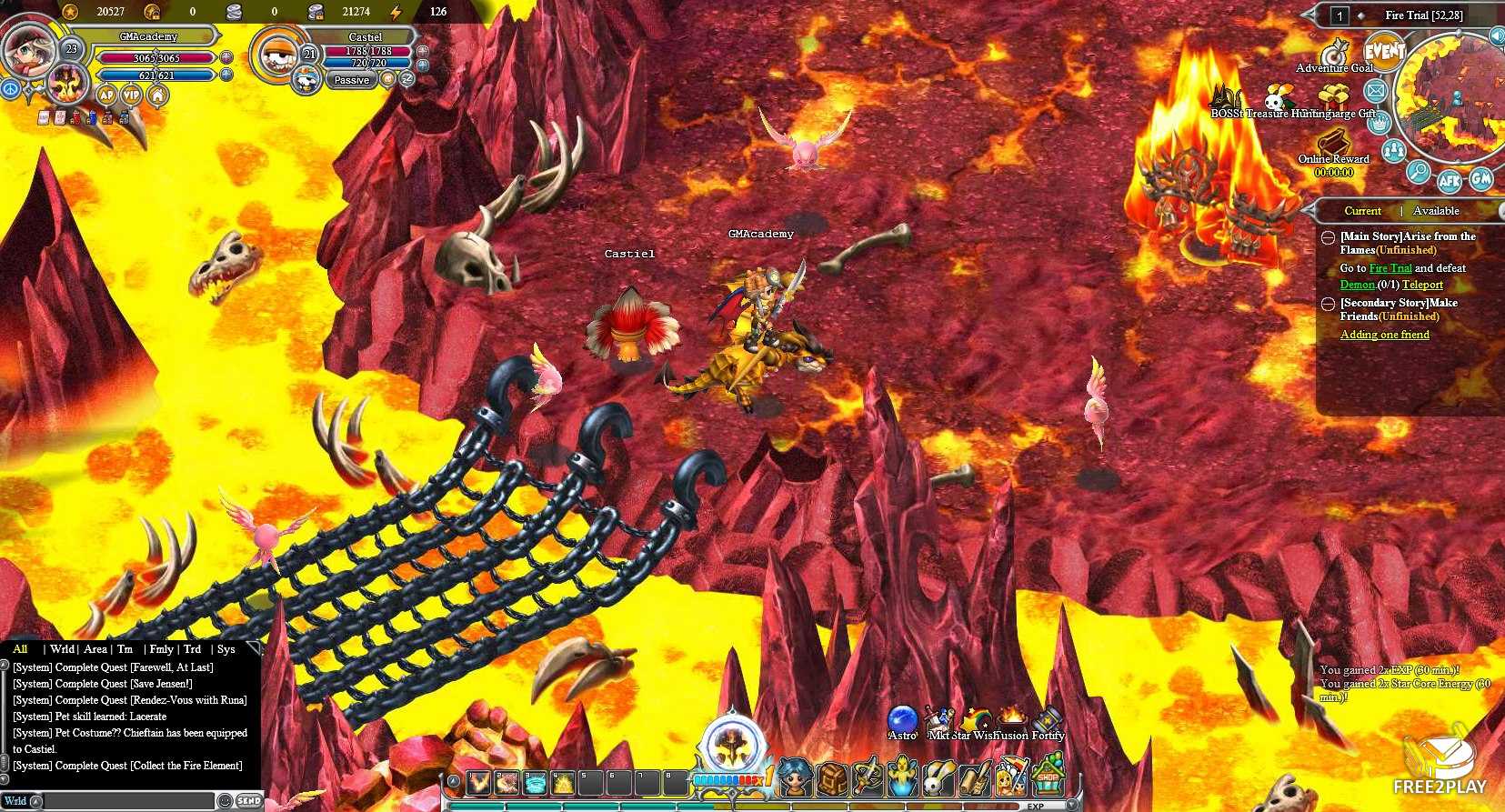Image resolution: width=1505 pixels, height=812 pixels.
Task: Open the Adventure Goal target icon
Action: pos(1334,53)
